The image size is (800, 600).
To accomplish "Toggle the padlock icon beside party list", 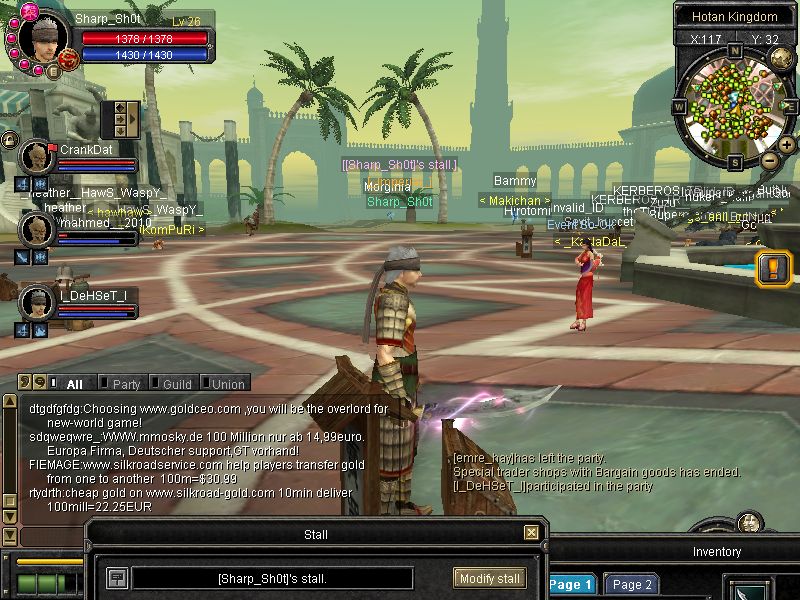I will pyautogui.click(x=9, y=140).
